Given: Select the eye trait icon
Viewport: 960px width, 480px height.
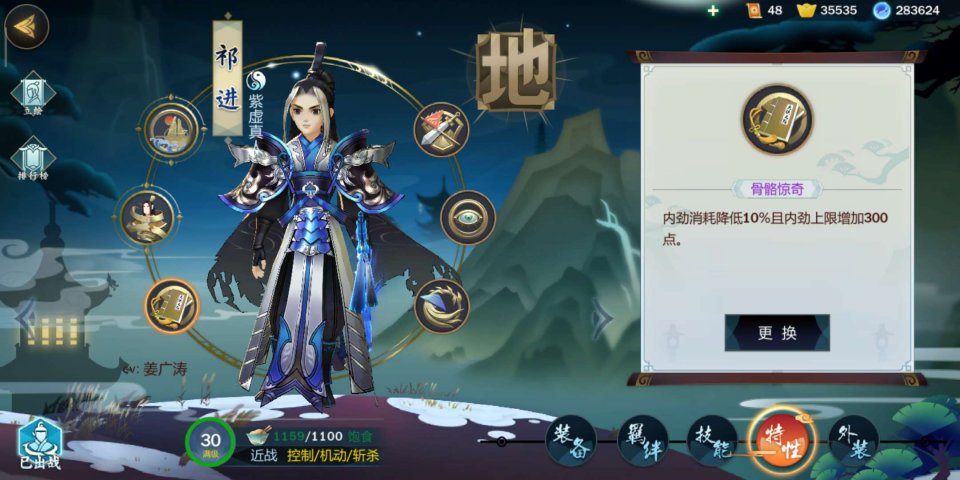Looking at the screenshot, I should [468, 217].
